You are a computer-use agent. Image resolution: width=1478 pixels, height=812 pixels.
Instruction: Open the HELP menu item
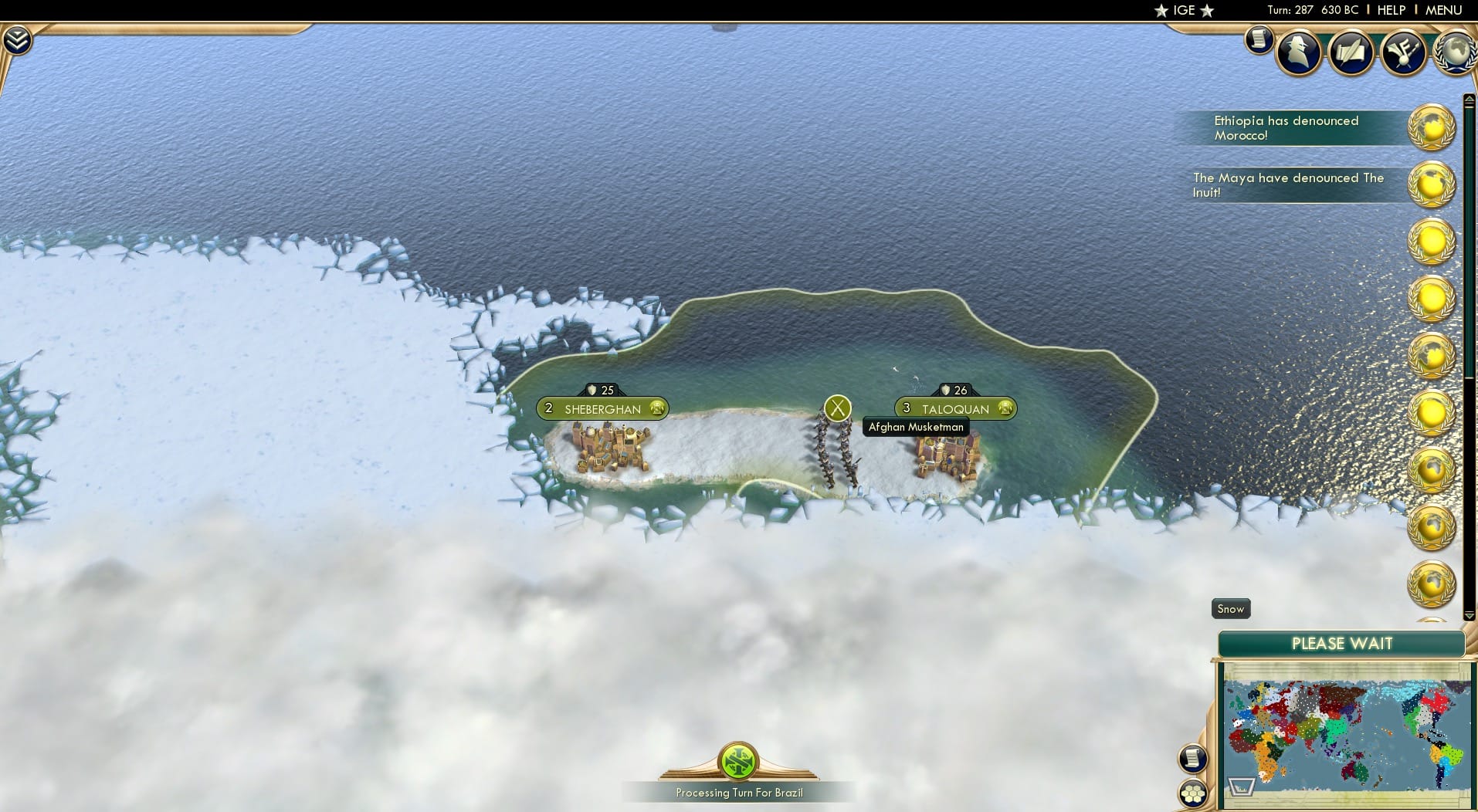[x=1390, y=10]
